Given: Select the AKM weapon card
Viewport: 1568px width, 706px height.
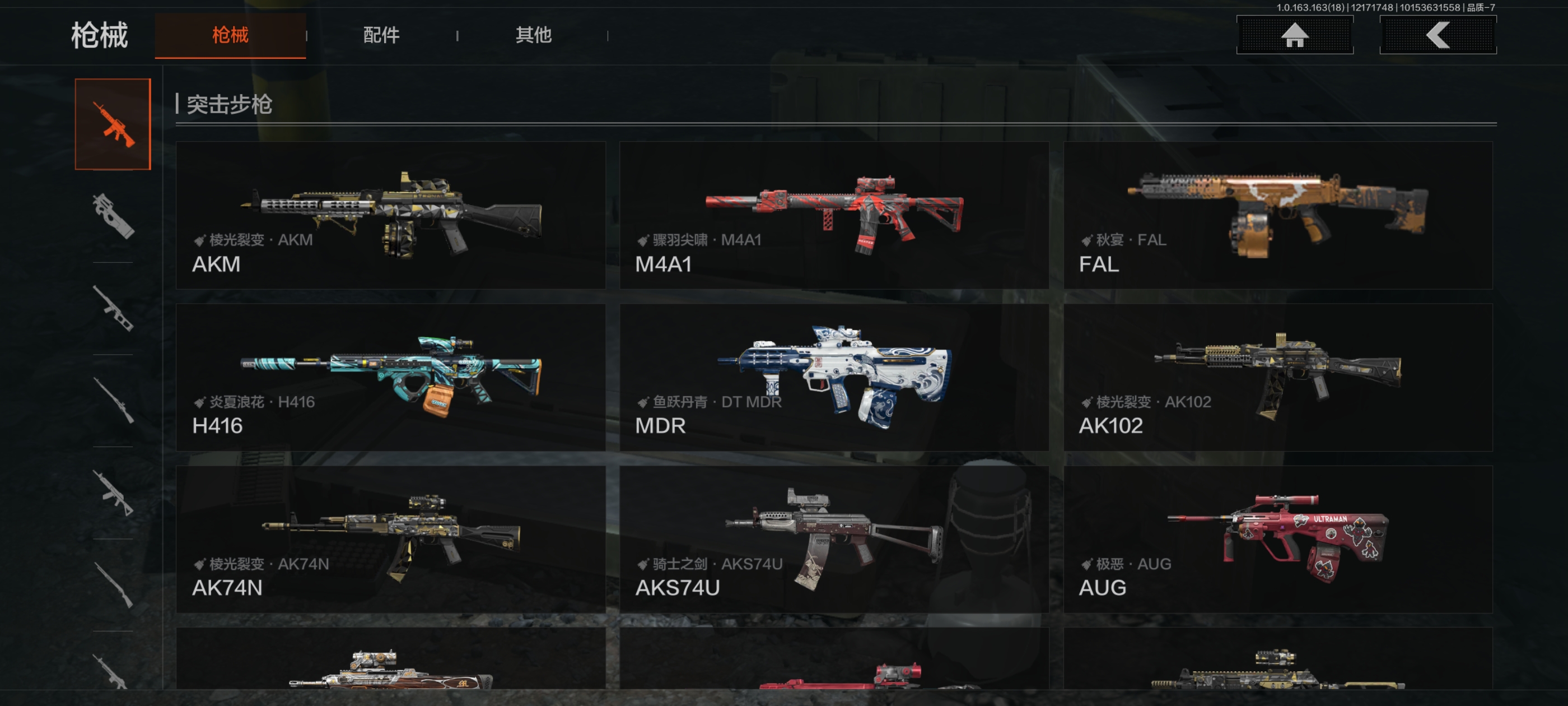Looking at the screenshot, I should point(390,215).
